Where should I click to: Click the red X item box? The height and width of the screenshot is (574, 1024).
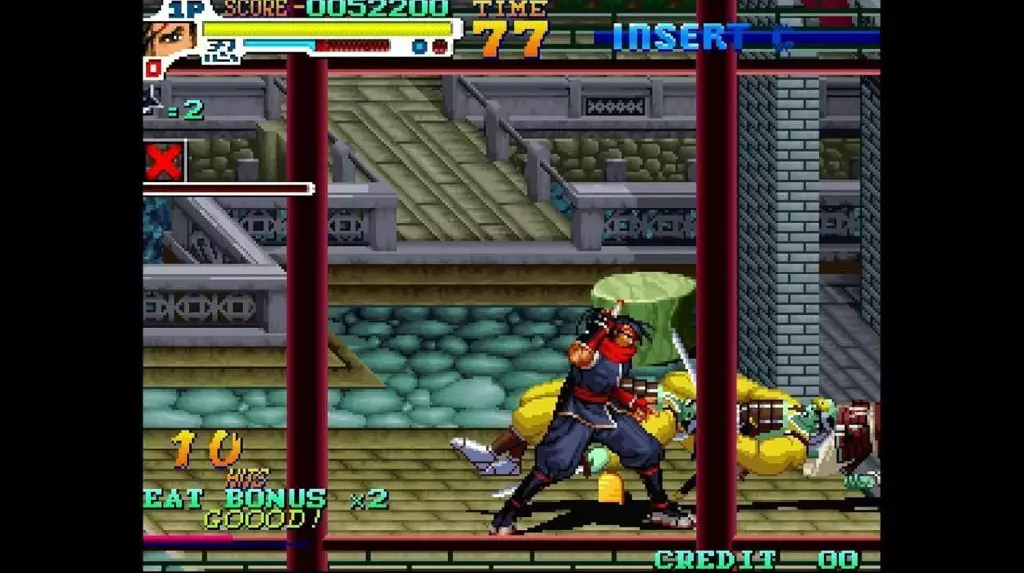pyautogui.click(x=164, y=162)
